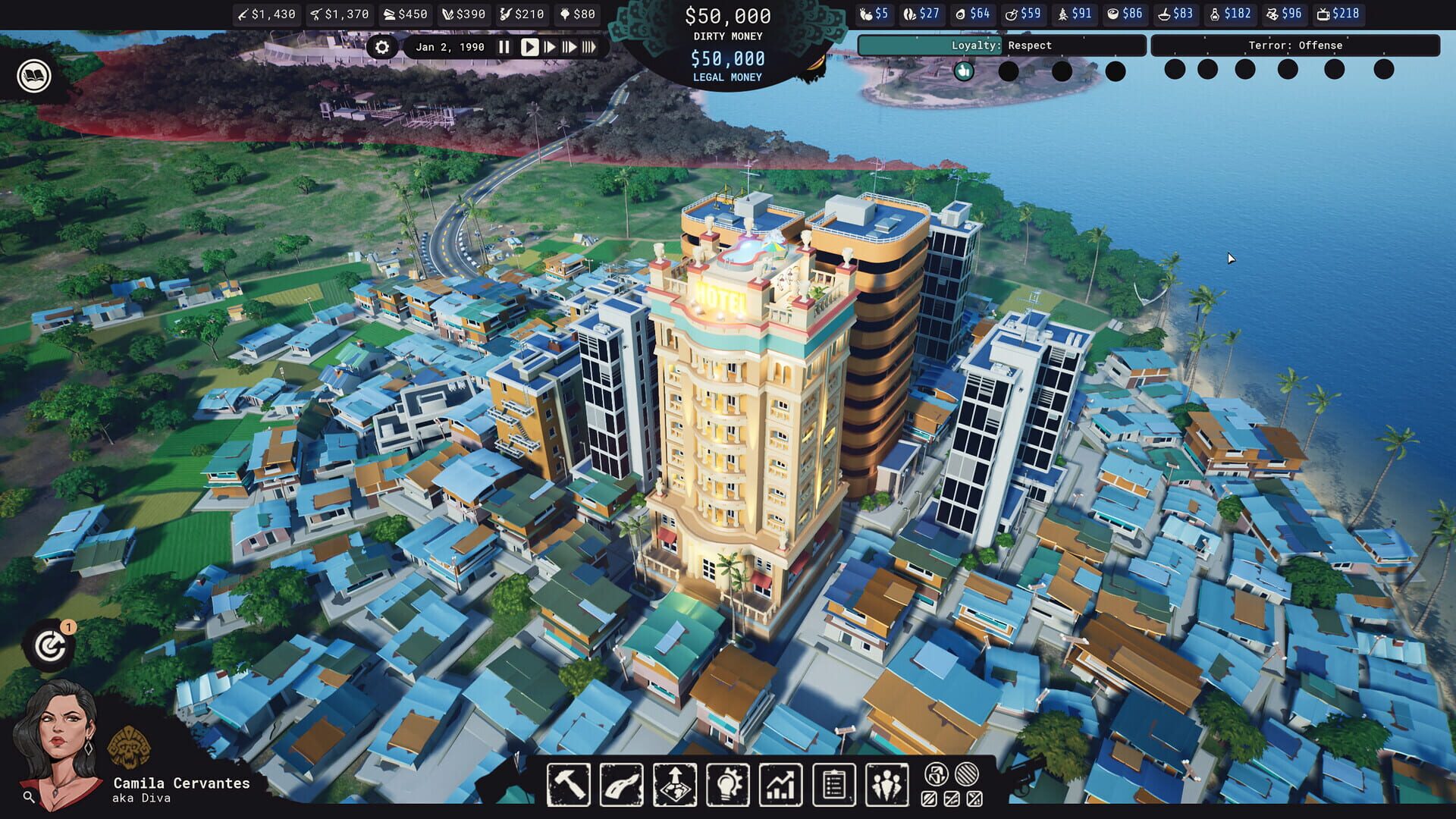Open the $218 resource price entry

[1339, 14]
